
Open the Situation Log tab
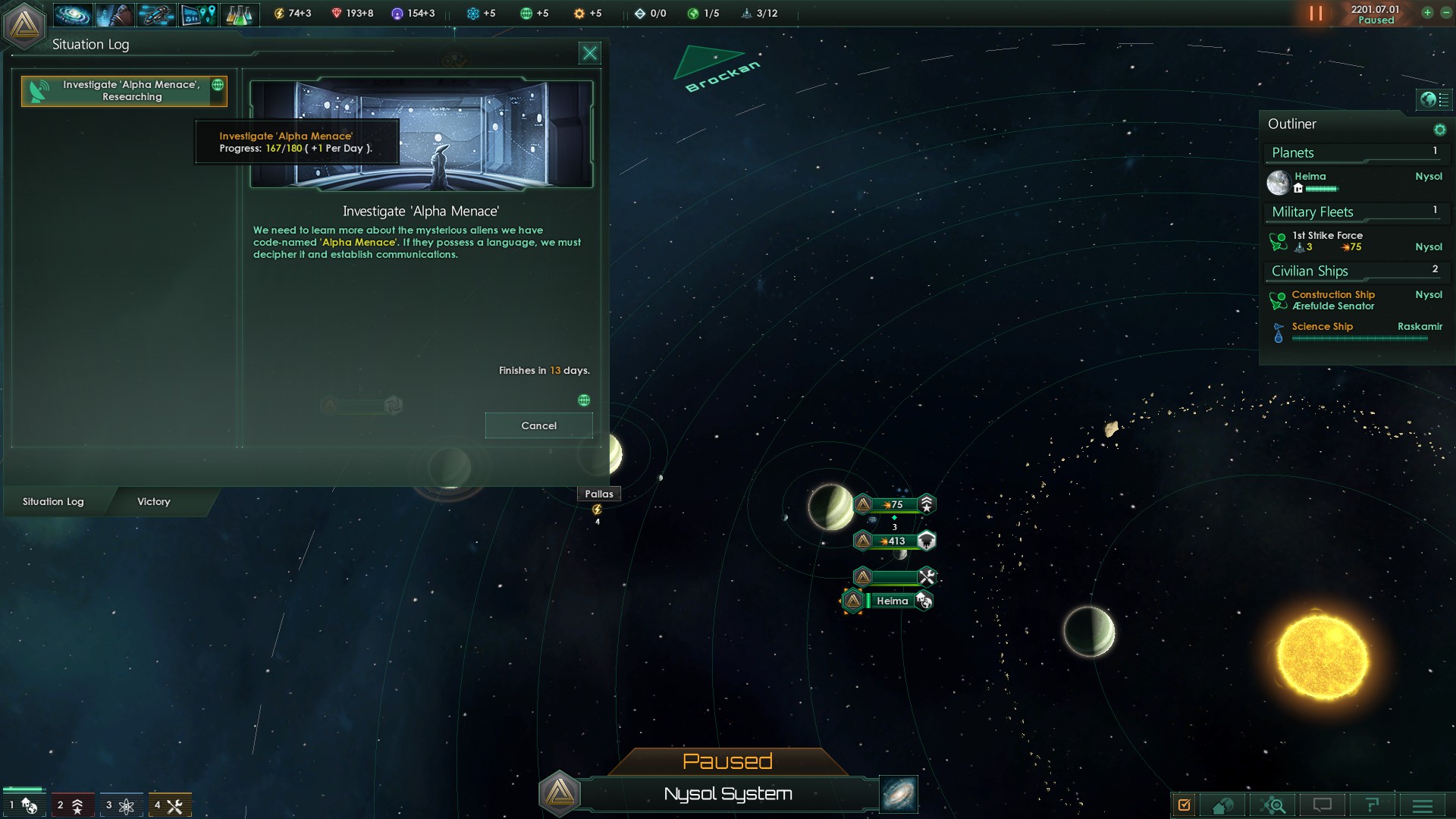(x=53, y=501)
